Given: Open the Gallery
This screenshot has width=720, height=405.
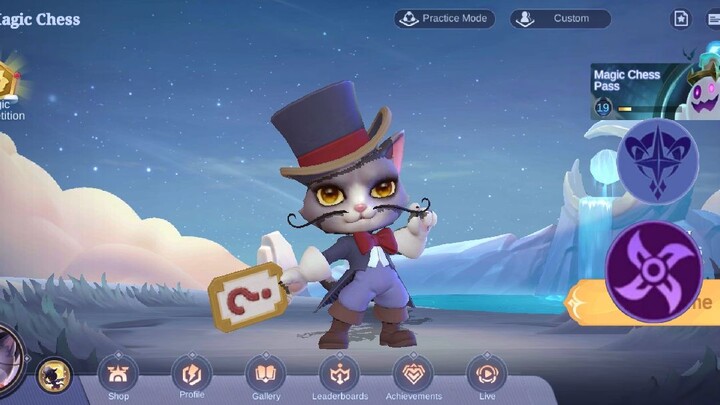Looking at the screenshot, I should [x=266, y=377].
